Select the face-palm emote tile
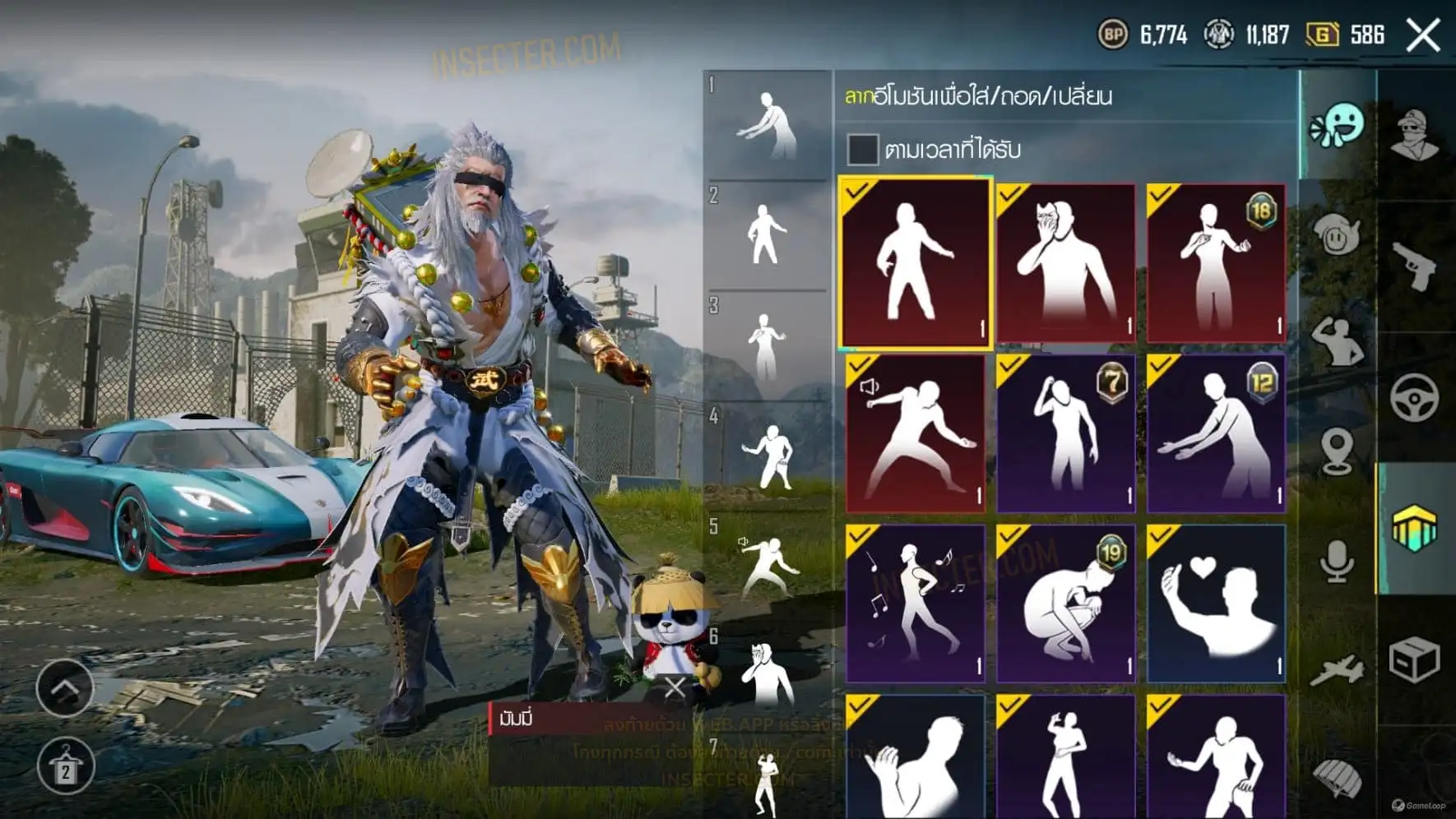Viewport: 1456px width, 819px height. [1065, 263]
